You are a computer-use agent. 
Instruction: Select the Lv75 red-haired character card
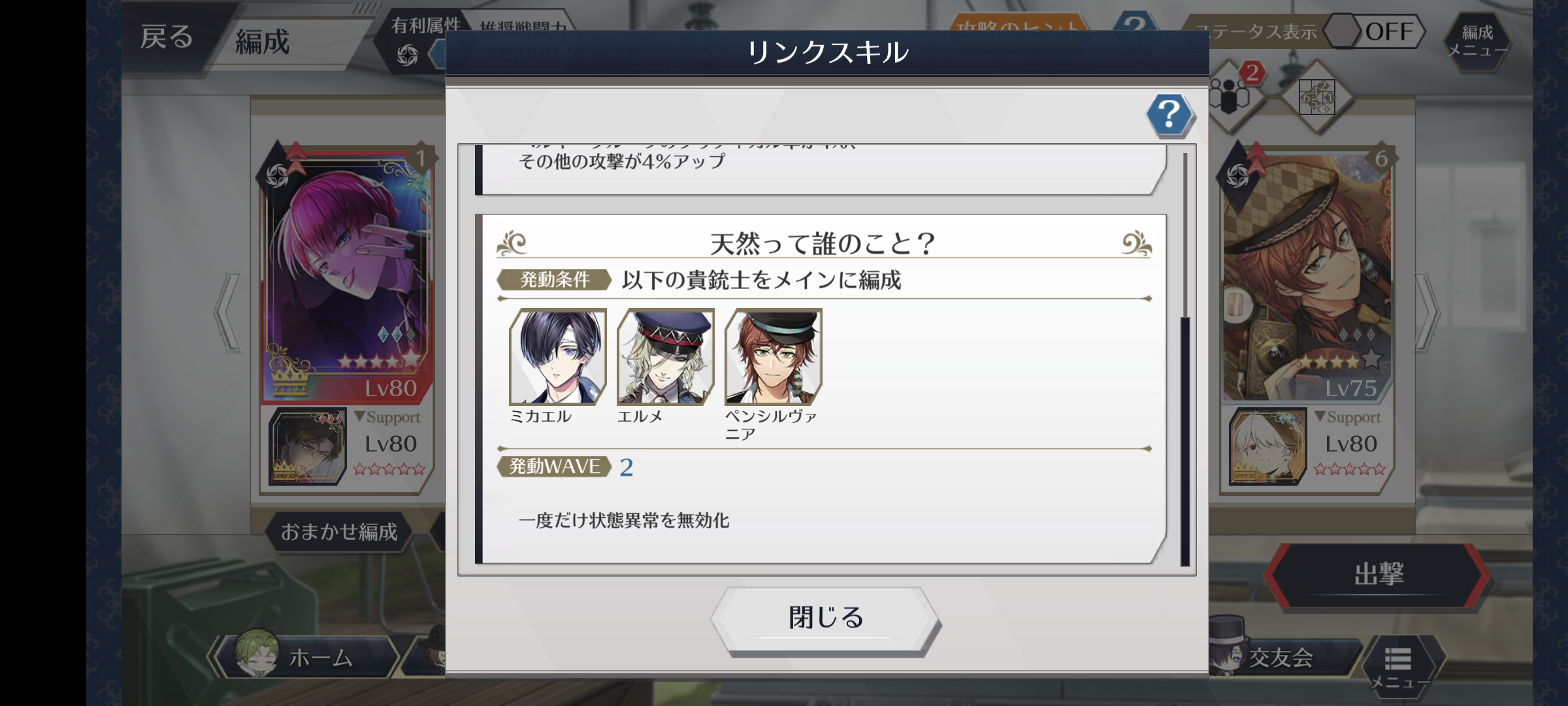click(x=1307, y=275)
